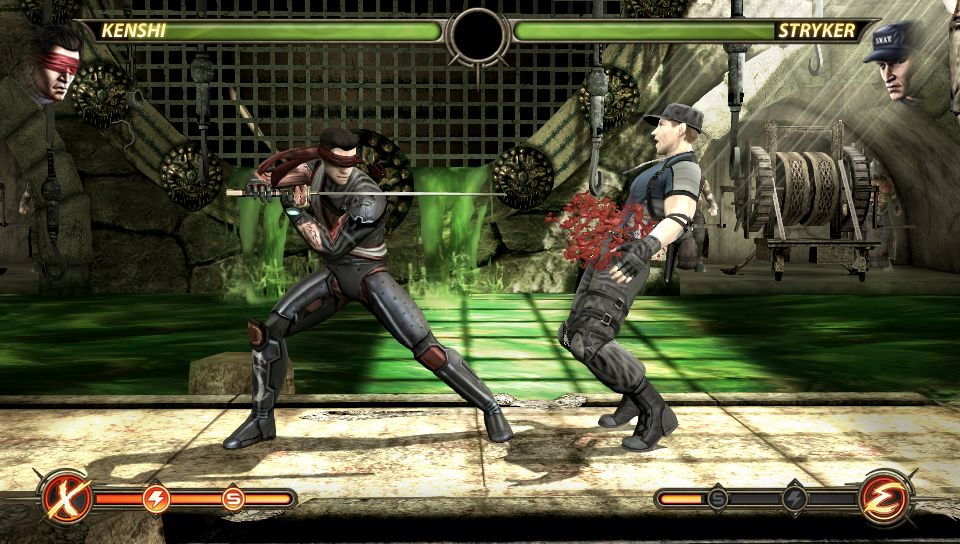The height and width of the screenshot is (544, 960).
Task: Select the lightning bolt icon on Kenshi's meter
Action: click(157, 498)
